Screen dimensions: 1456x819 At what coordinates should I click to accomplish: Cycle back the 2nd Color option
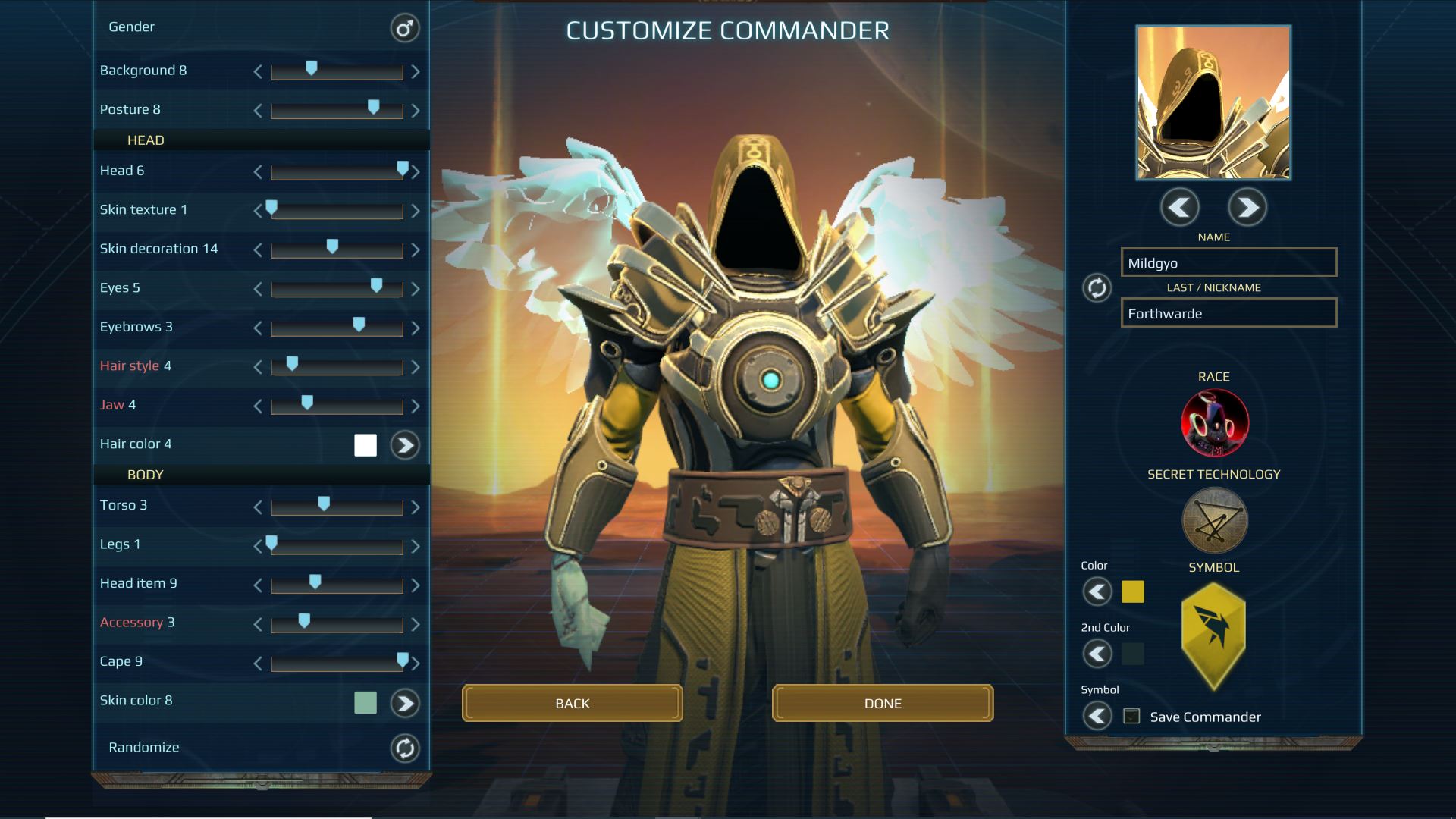pos(1097,654)
